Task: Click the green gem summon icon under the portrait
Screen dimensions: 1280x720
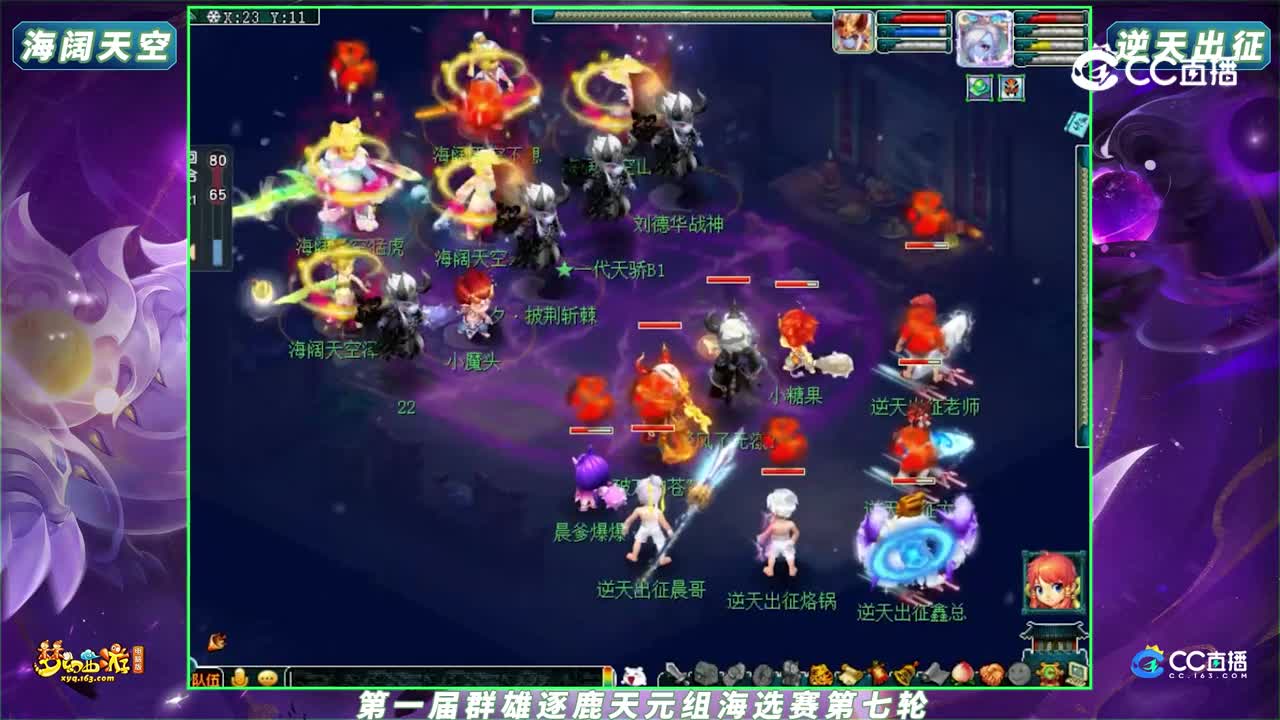Action: click(978, 87)
